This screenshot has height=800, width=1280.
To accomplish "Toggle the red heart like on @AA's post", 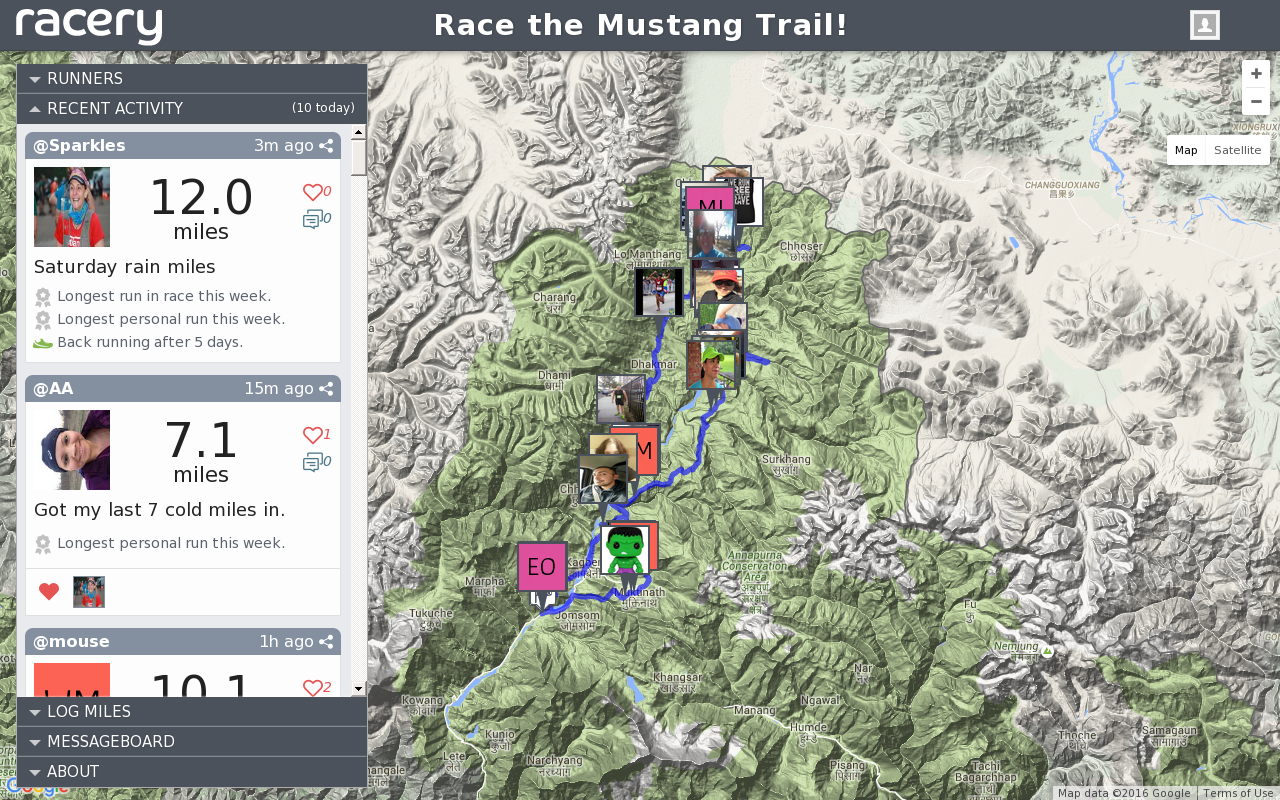I will click(48, 591).
